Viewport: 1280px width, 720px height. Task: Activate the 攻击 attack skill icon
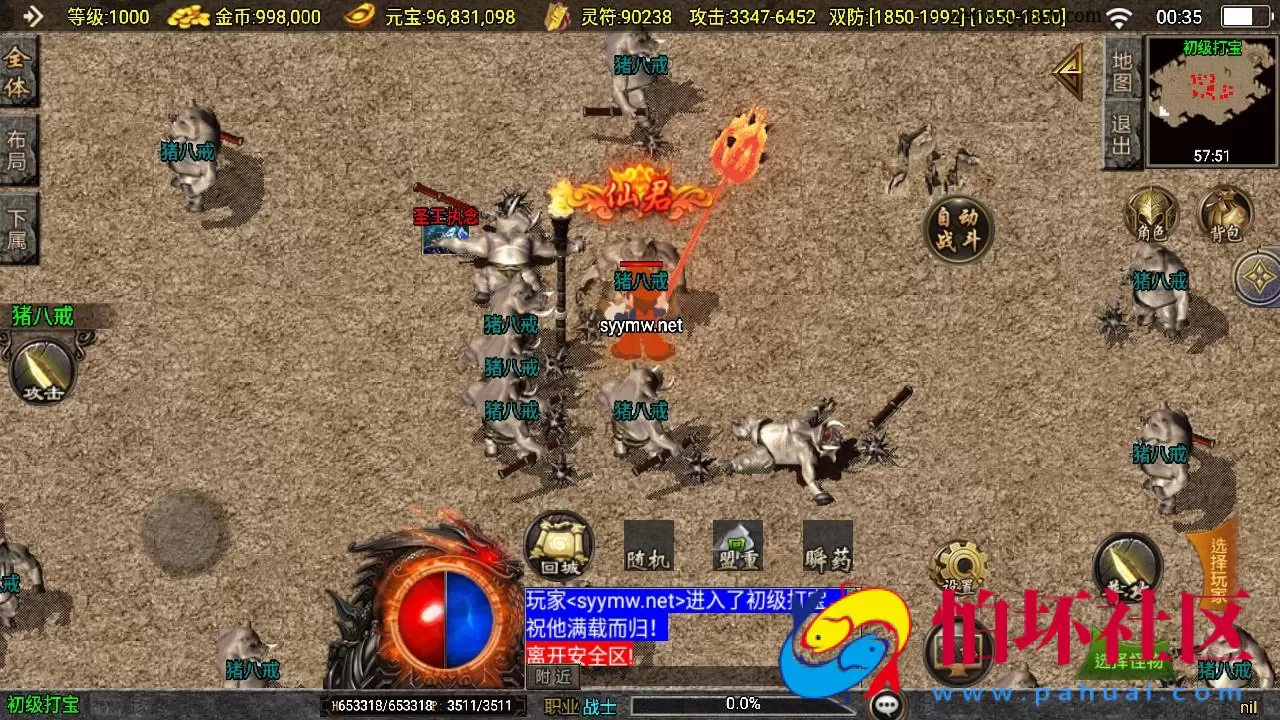click(42, 373)
